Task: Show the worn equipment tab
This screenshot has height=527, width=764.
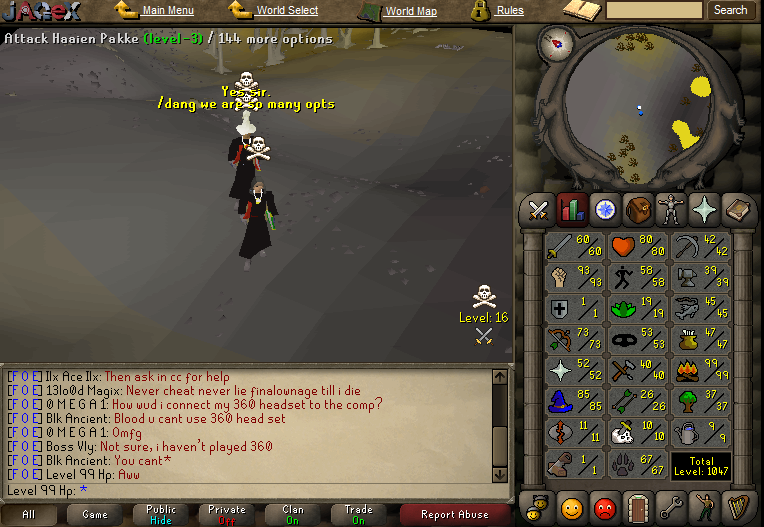Action: [x=670, y=210]
